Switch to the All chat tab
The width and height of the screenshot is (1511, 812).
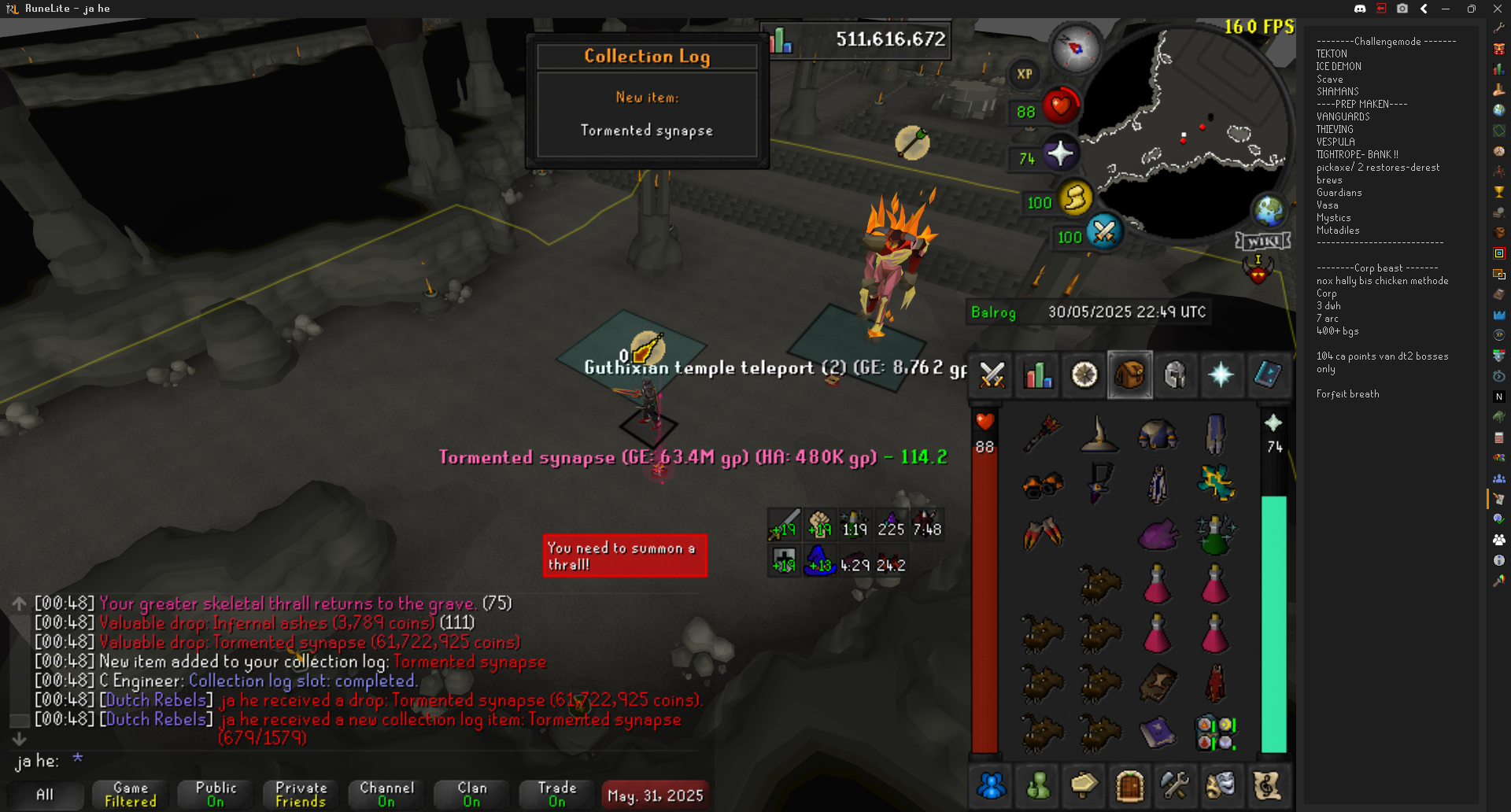[46, 795]
